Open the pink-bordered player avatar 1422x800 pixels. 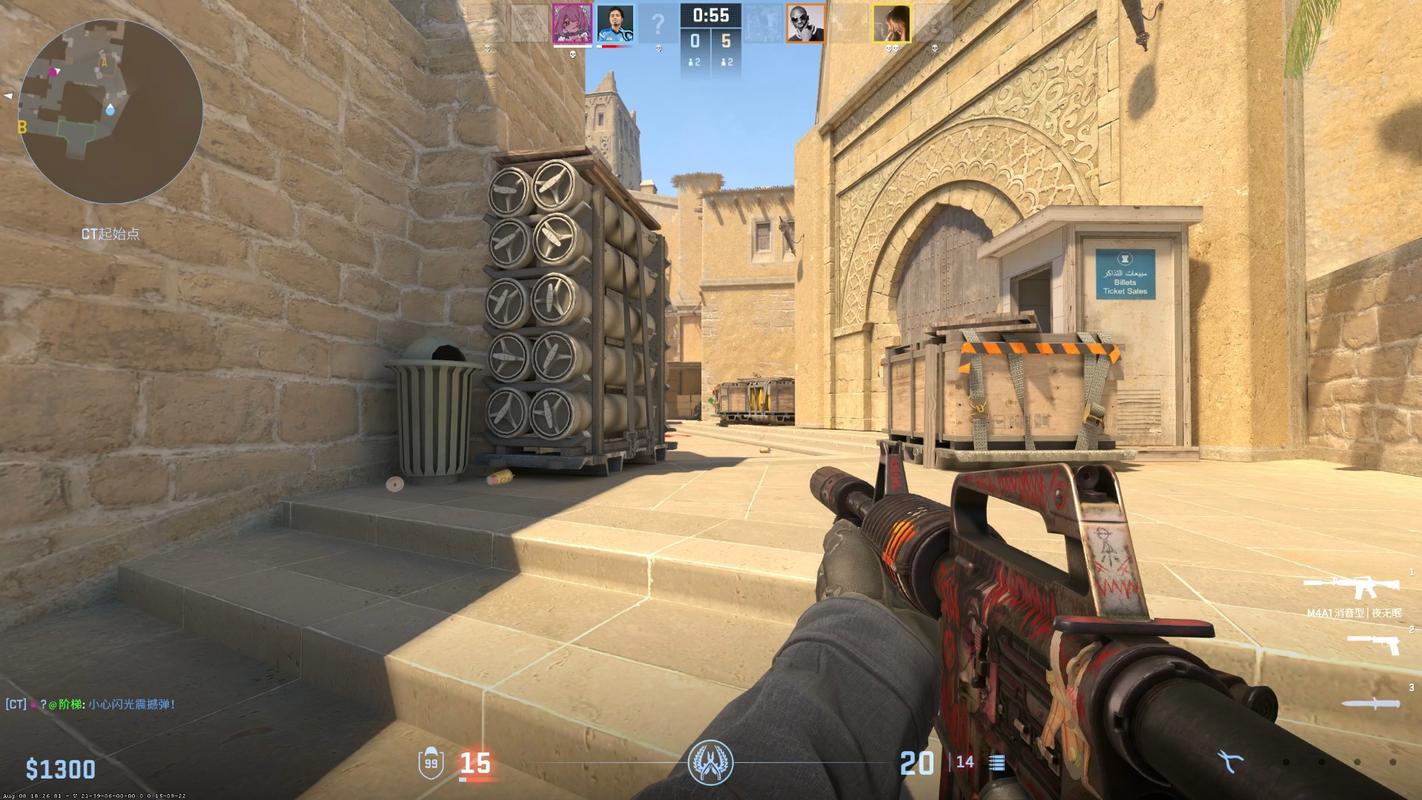click(573, 23)
